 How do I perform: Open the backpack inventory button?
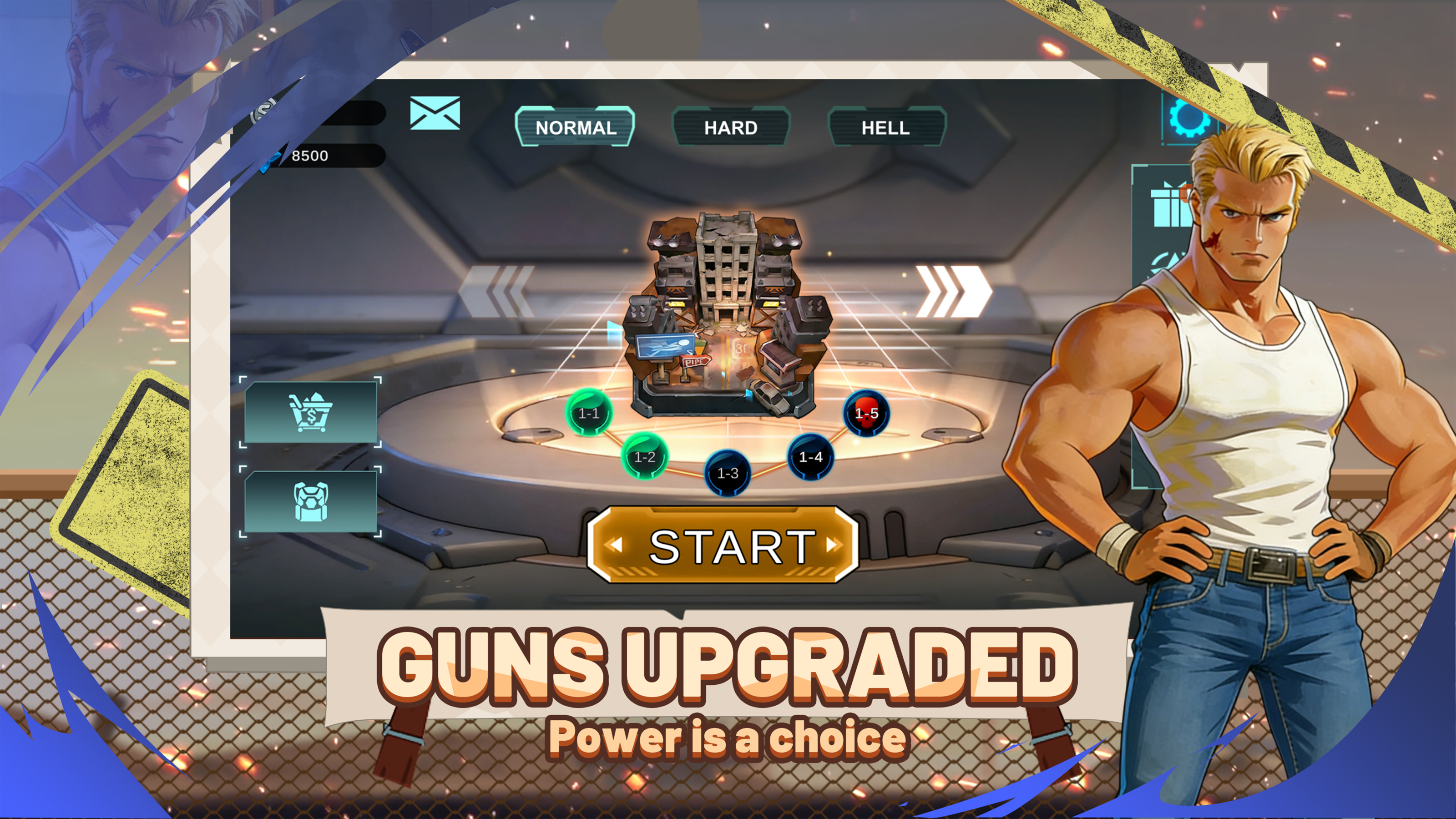click(310, 501)
